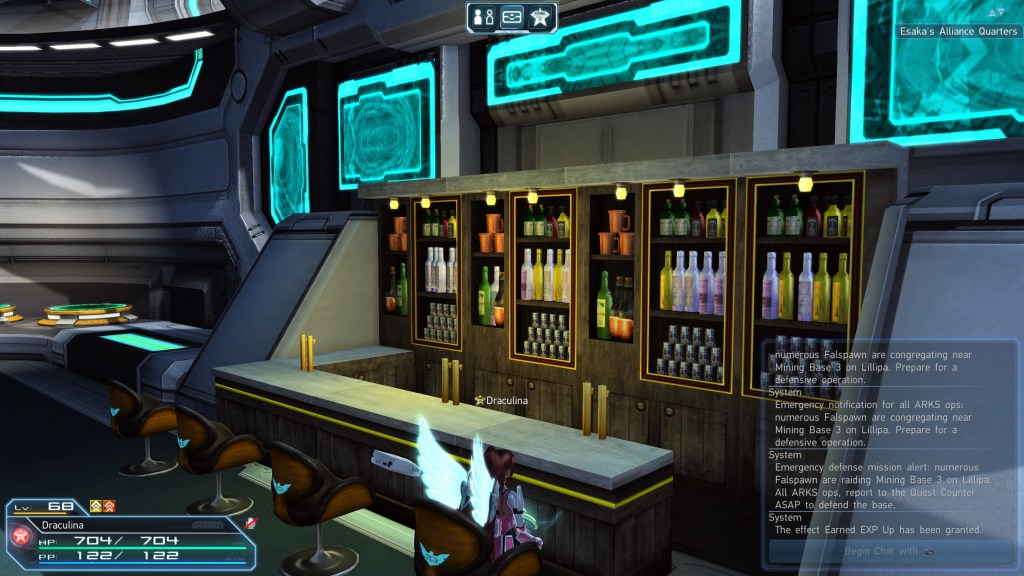Image resolution: width=1024 pixels, height=576 pixels.
Task: Select the briefcase item pack icon
Action: pos(512,17)
